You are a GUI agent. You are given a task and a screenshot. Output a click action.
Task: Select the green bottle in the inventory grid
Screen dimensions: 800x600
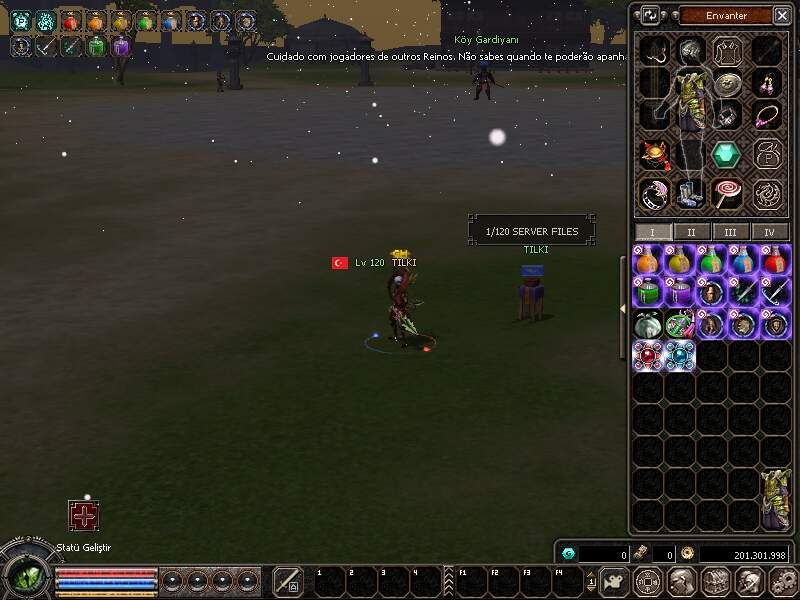(x=649, y=292)
